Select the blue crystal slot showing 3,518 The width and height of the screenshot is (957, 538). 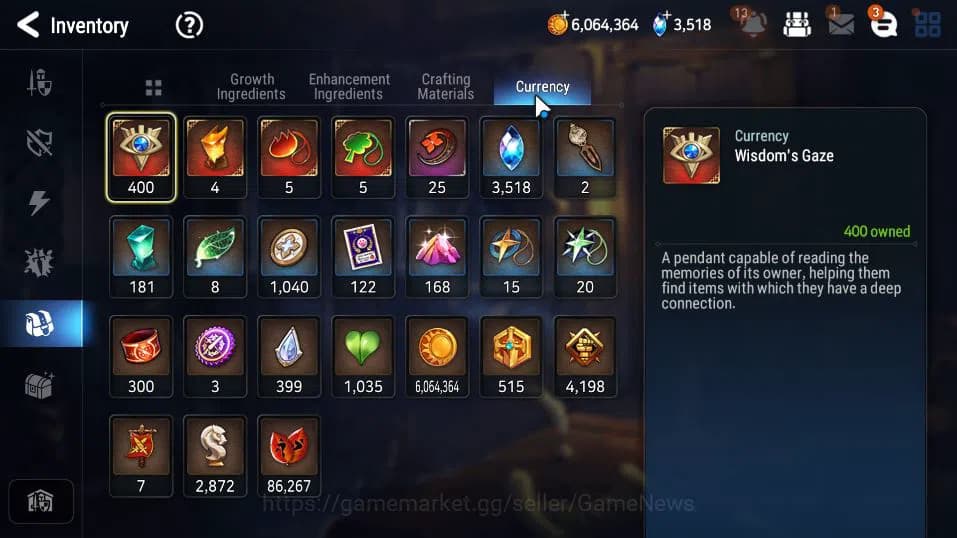tap(511, 157)
